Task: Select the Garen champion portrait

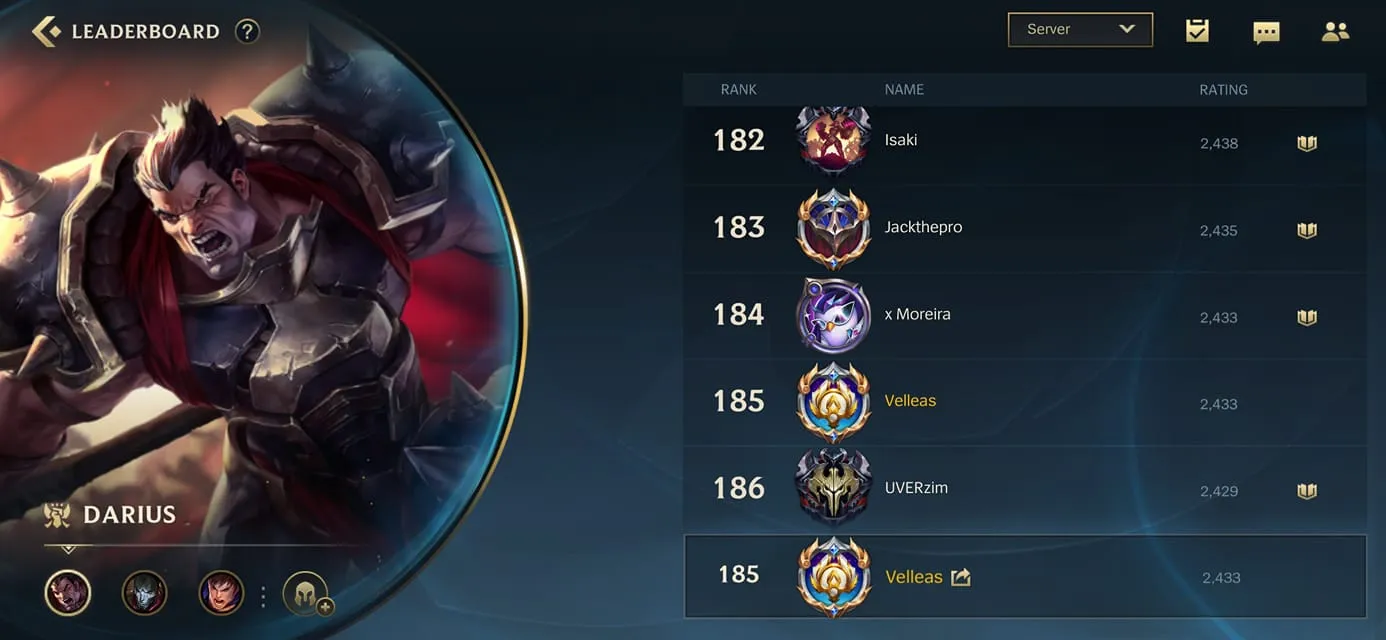Action: [x=221, y=593]
